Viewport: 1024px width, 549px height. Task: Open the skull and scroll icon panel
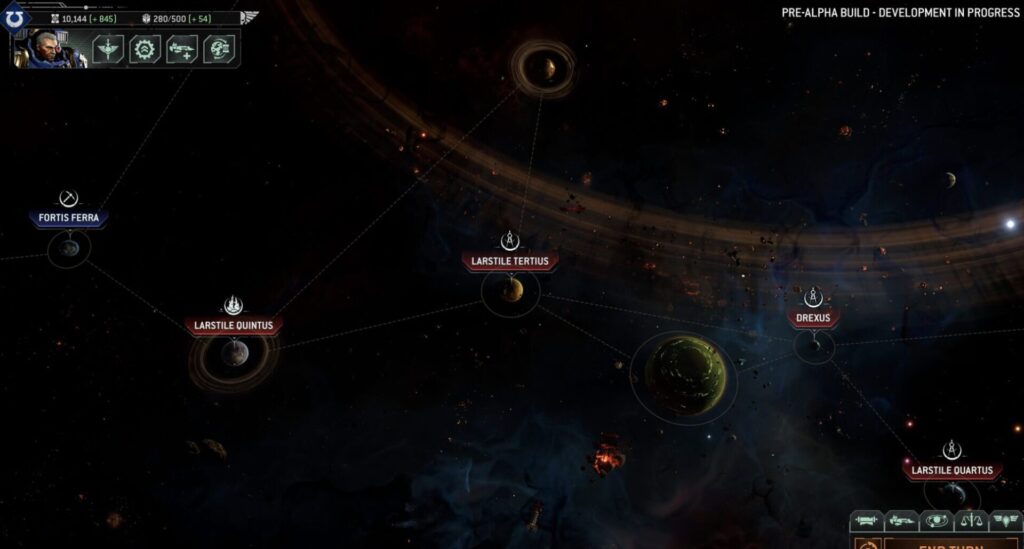pyautogui.click(x=219, y=49)
